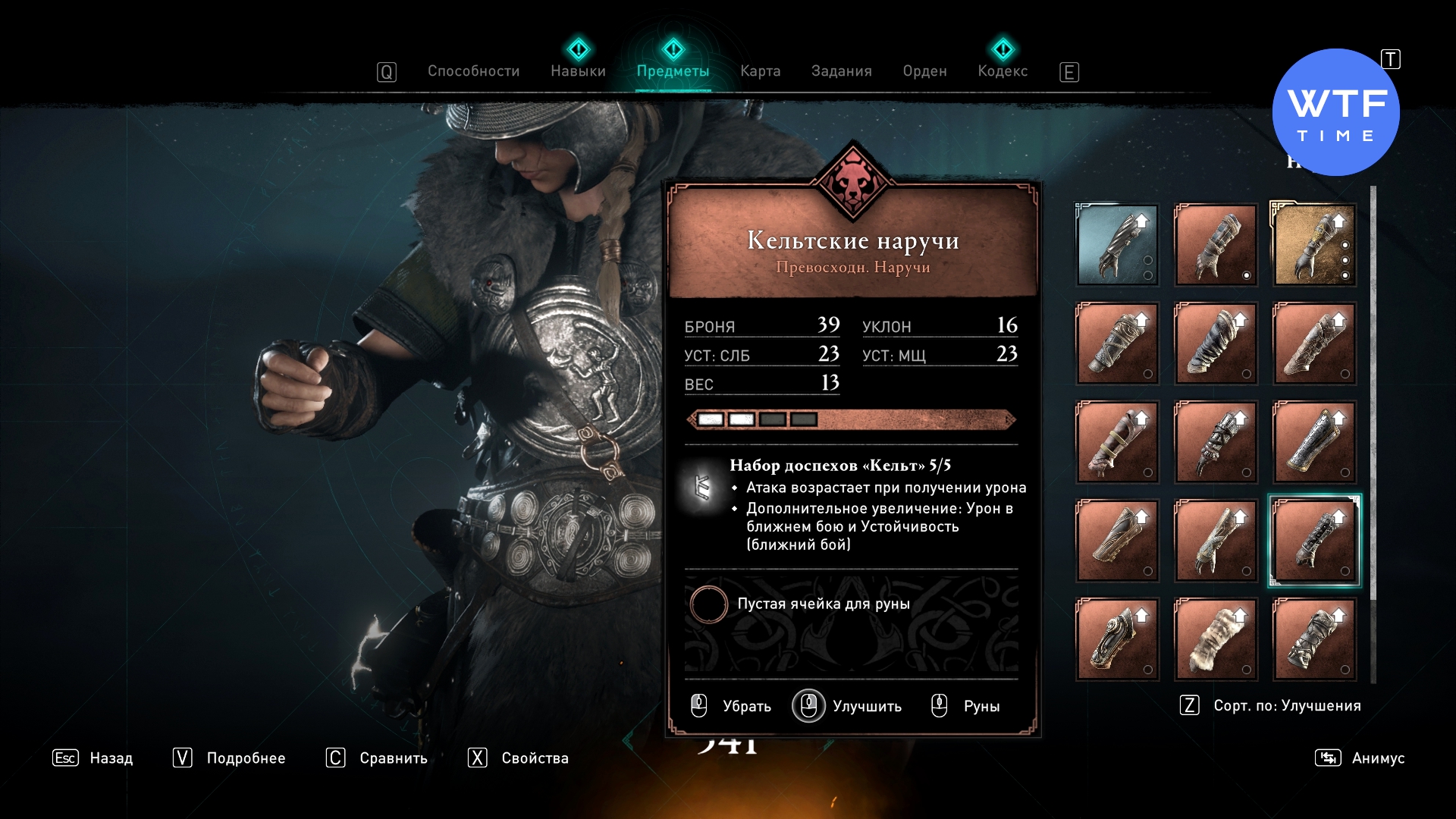
Task: Select the Предметы tab
Action: [x=673, y=71]
